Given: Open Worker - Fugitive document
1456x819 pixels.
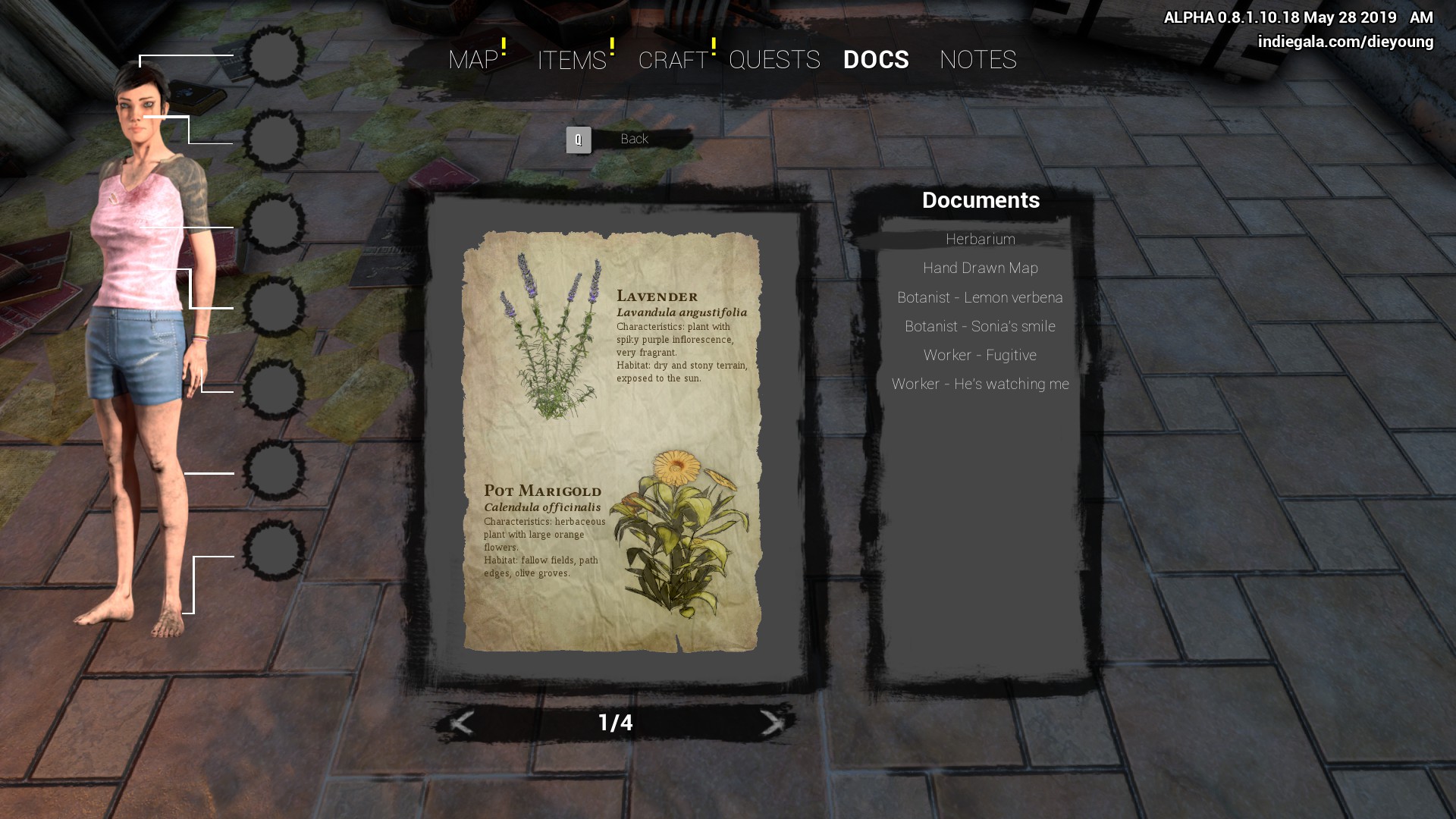Looking at the screenshot, I should click(x=980, y=356).
